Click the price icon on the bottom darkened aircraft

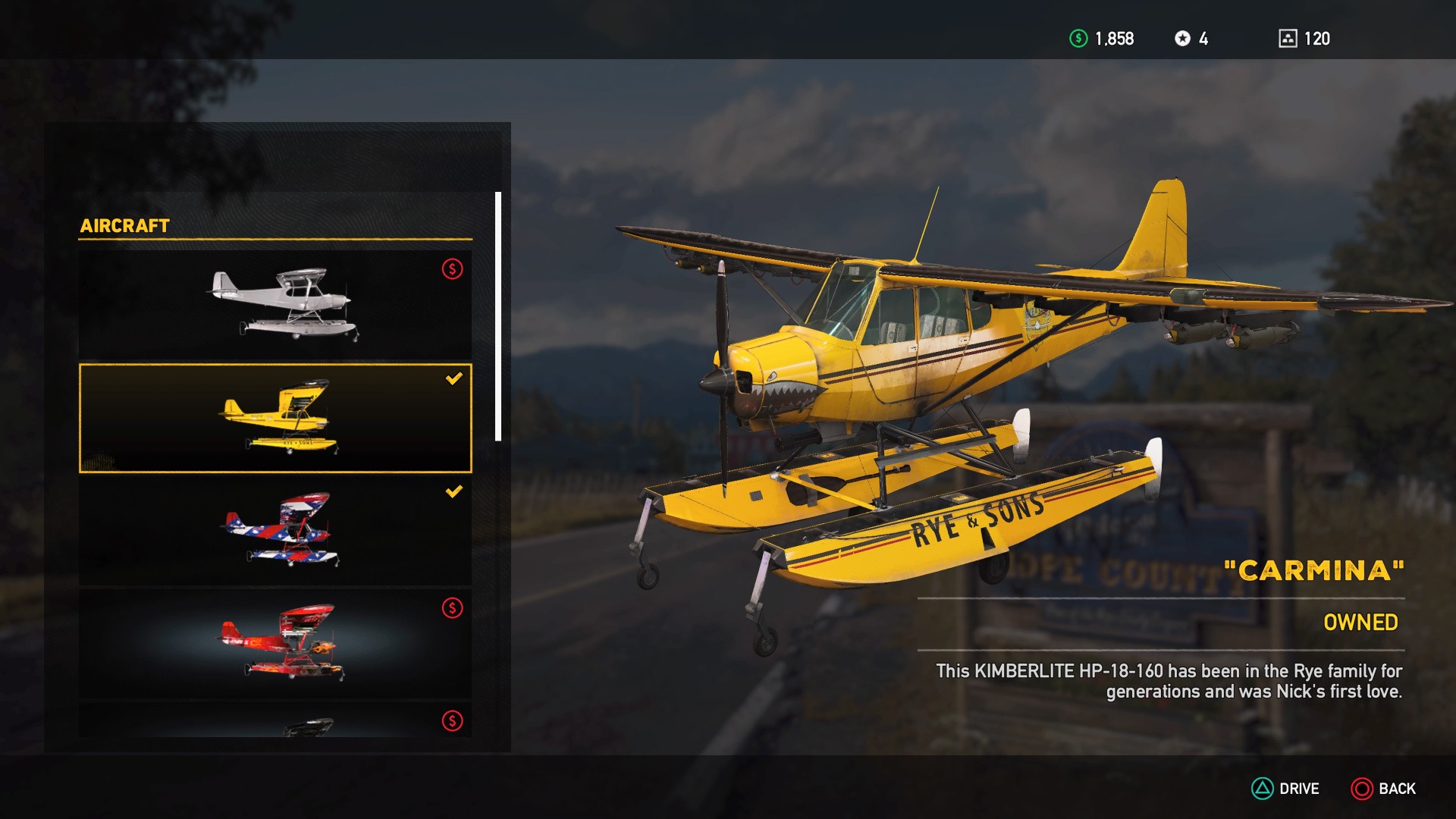(451, 720)
